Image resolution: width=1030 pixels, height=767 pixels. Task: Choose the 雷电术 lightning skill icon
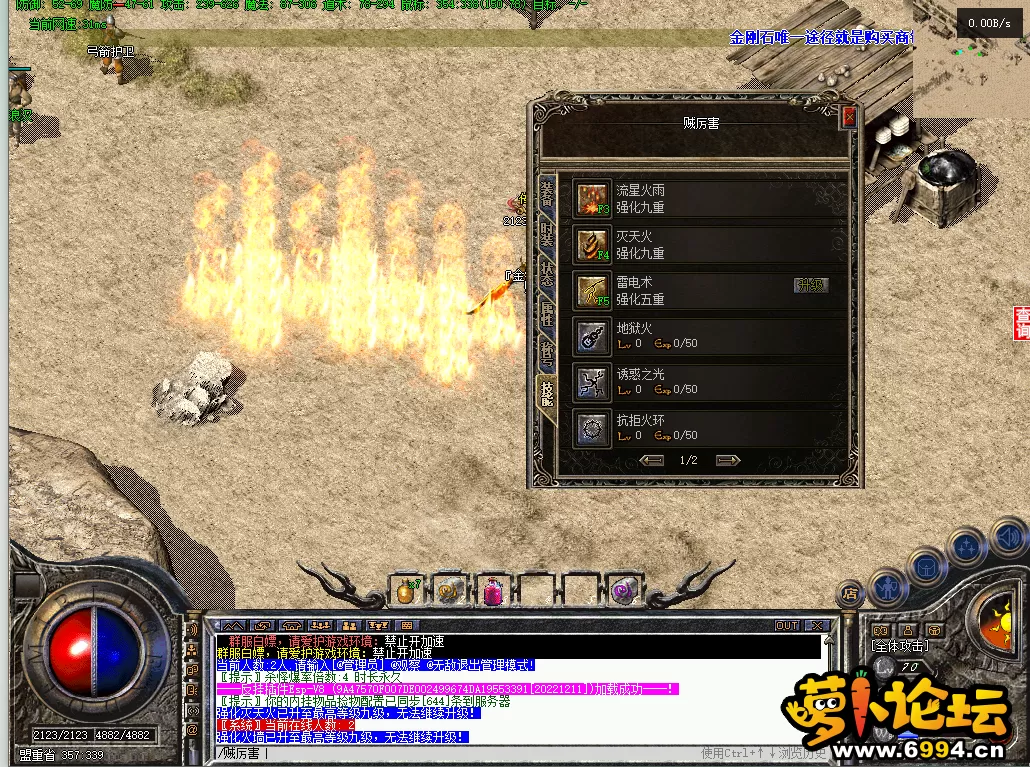click(592, 290)
